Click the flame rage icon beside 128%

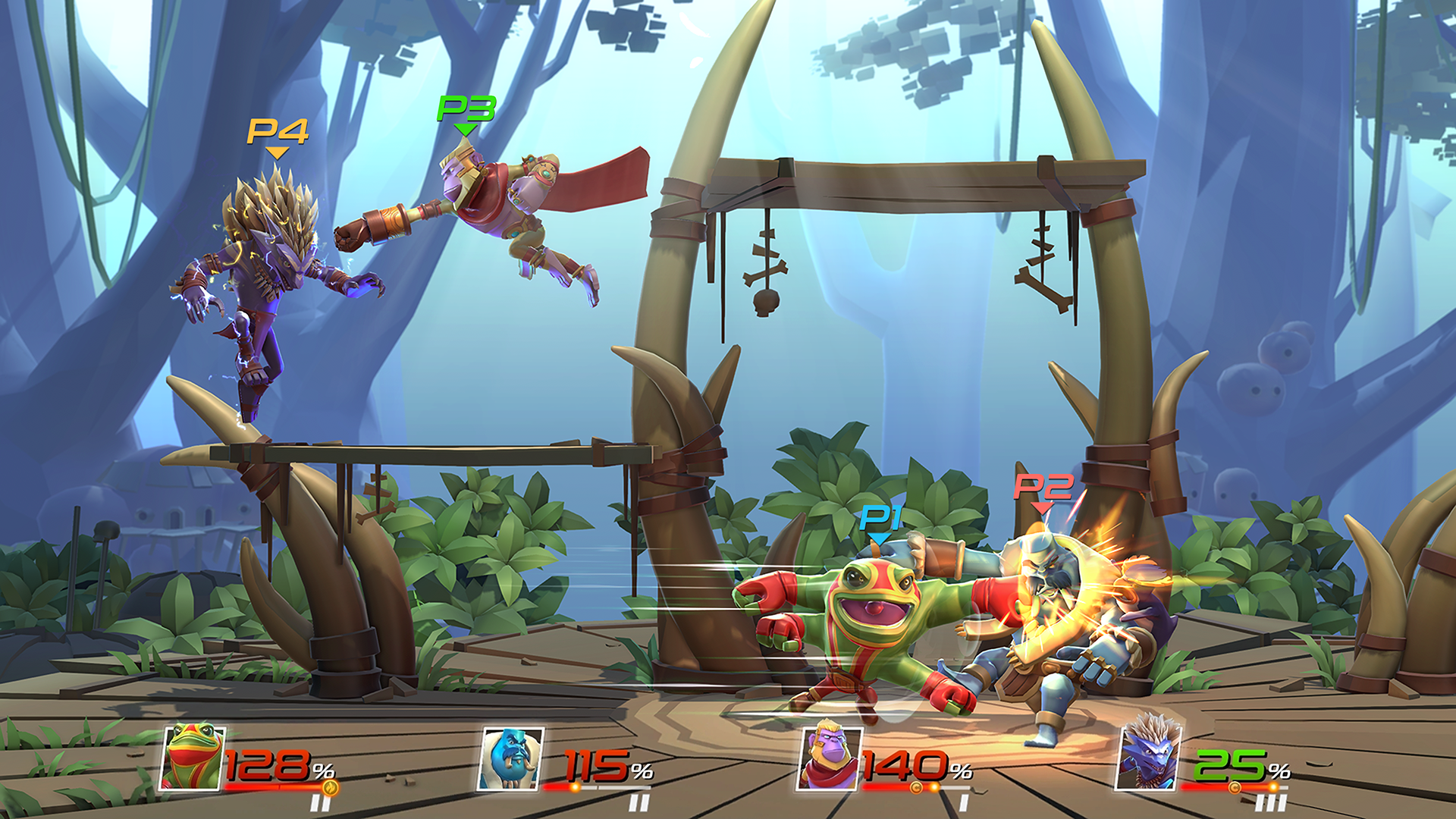point(330,787)
